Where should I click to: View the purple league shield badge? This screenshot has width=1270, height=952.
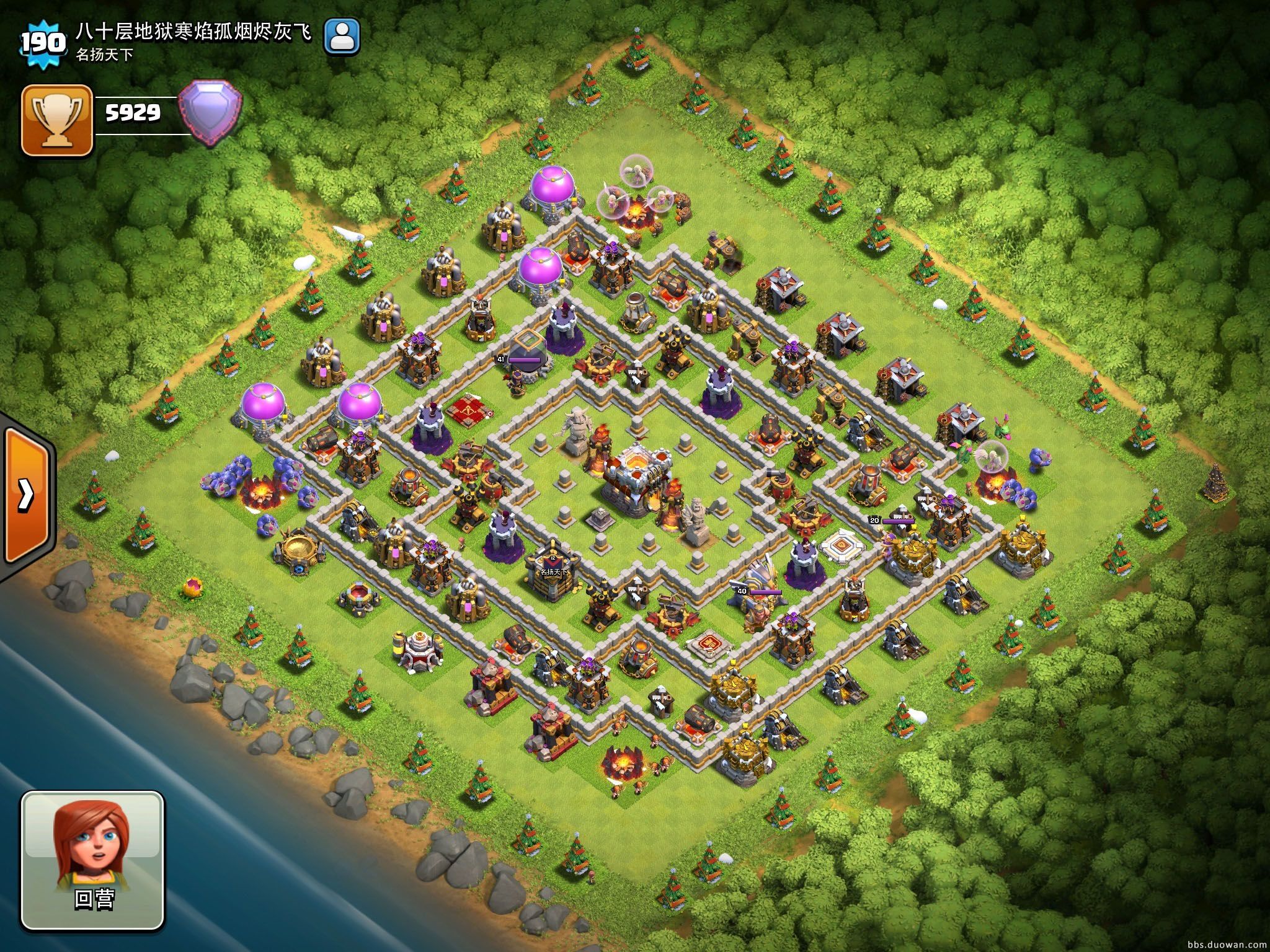210,112
